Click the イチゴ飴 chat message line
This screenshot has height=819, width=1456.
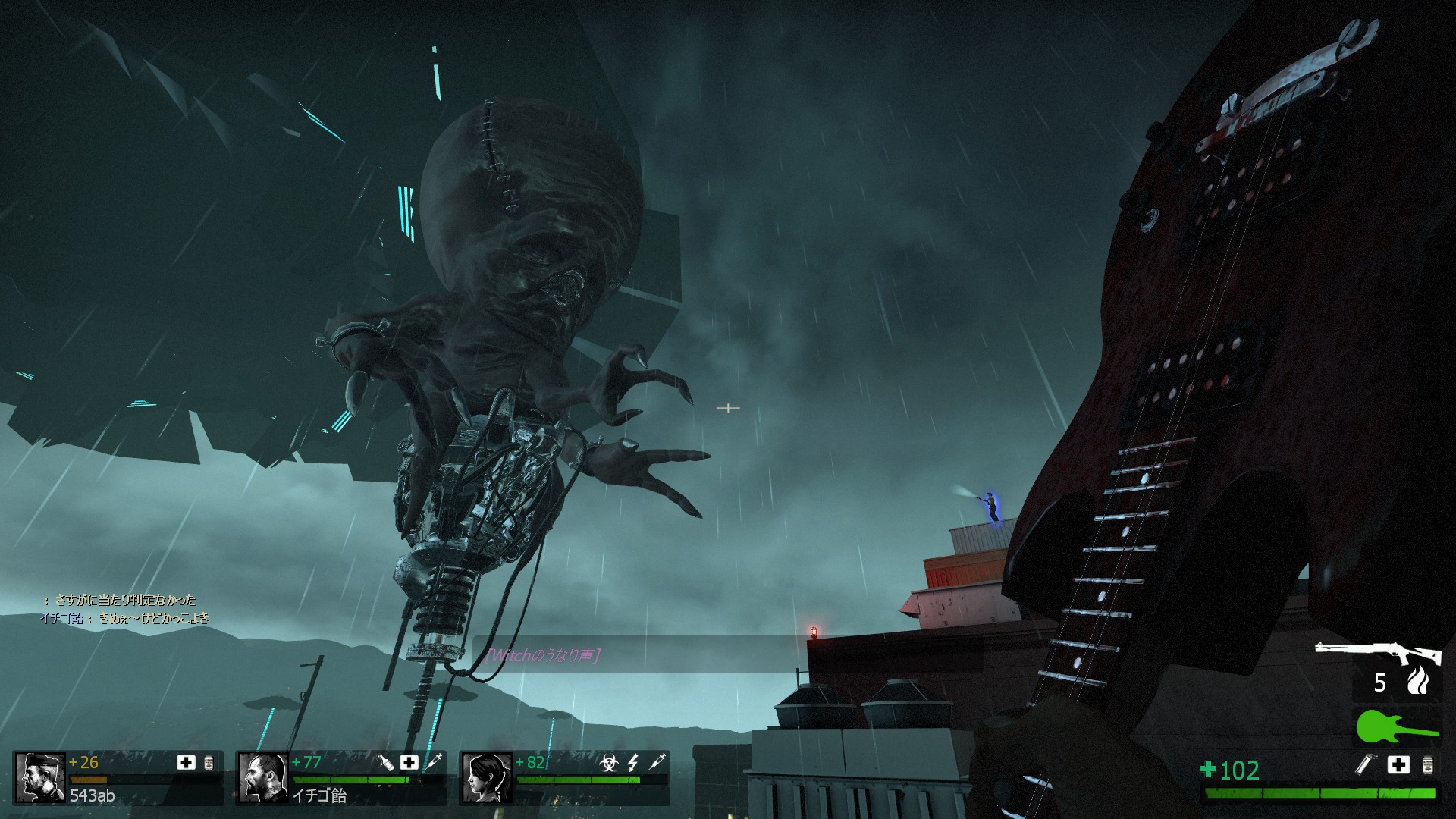[x=124, y=618]
